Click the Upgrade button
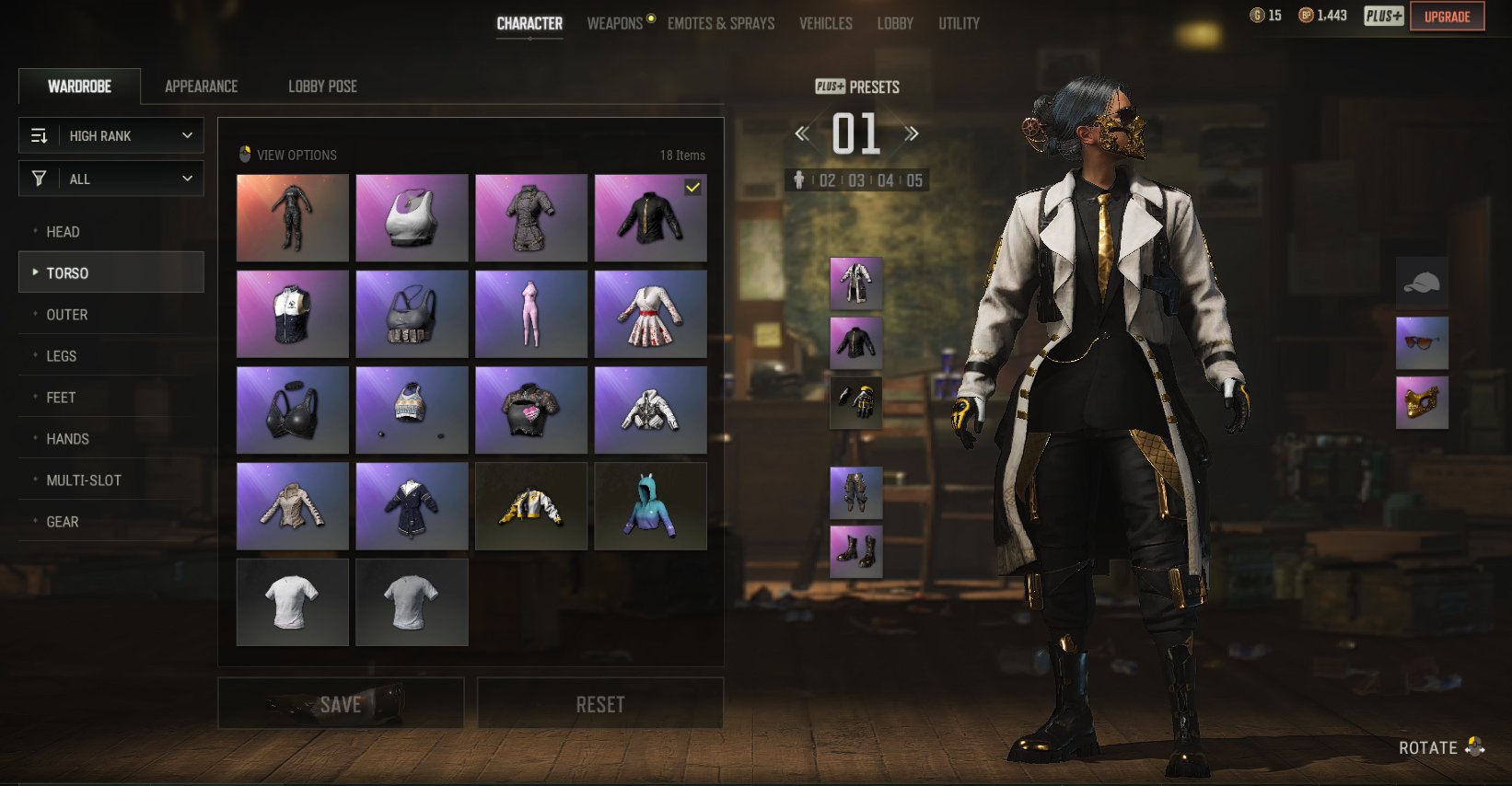 (x=1447, y=17)
